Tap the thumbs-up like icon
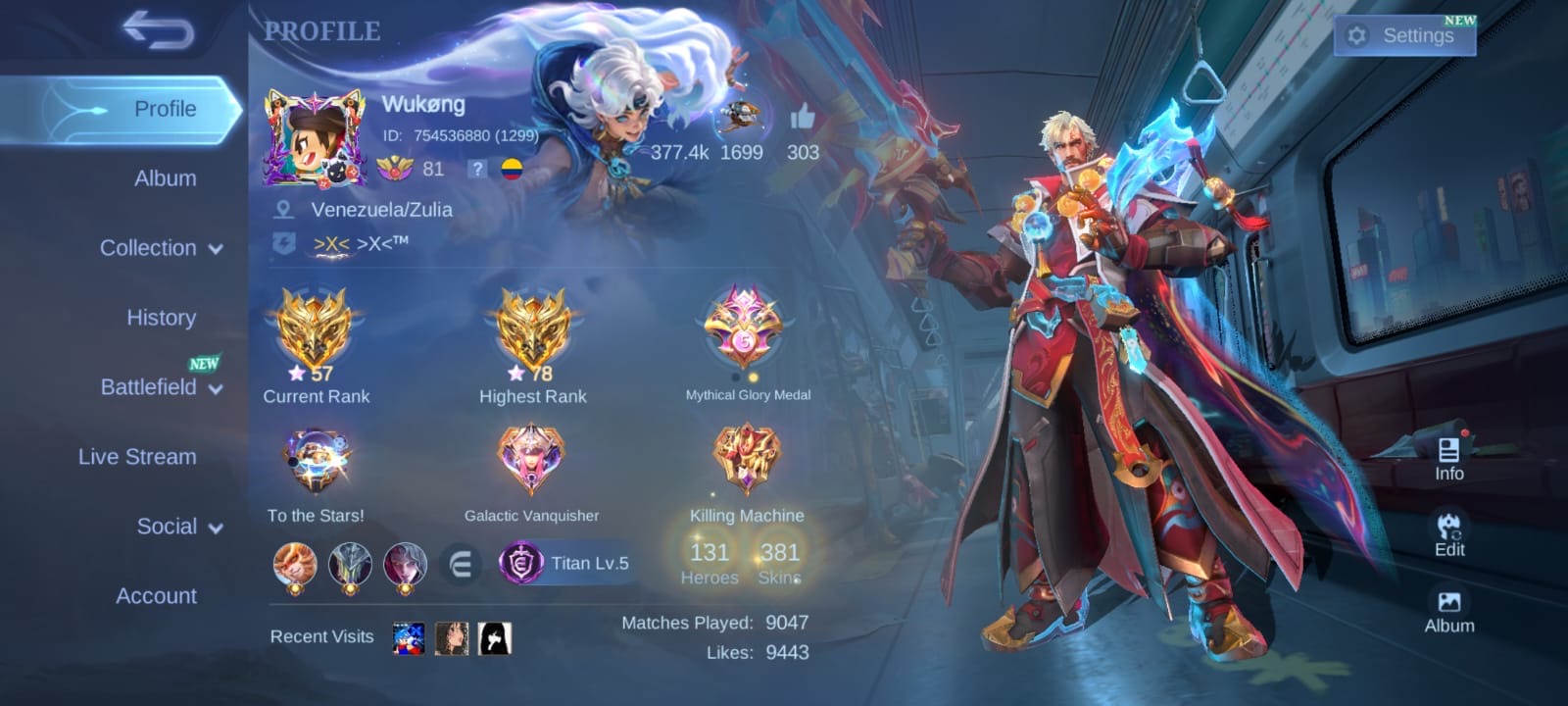 point(803,120)
